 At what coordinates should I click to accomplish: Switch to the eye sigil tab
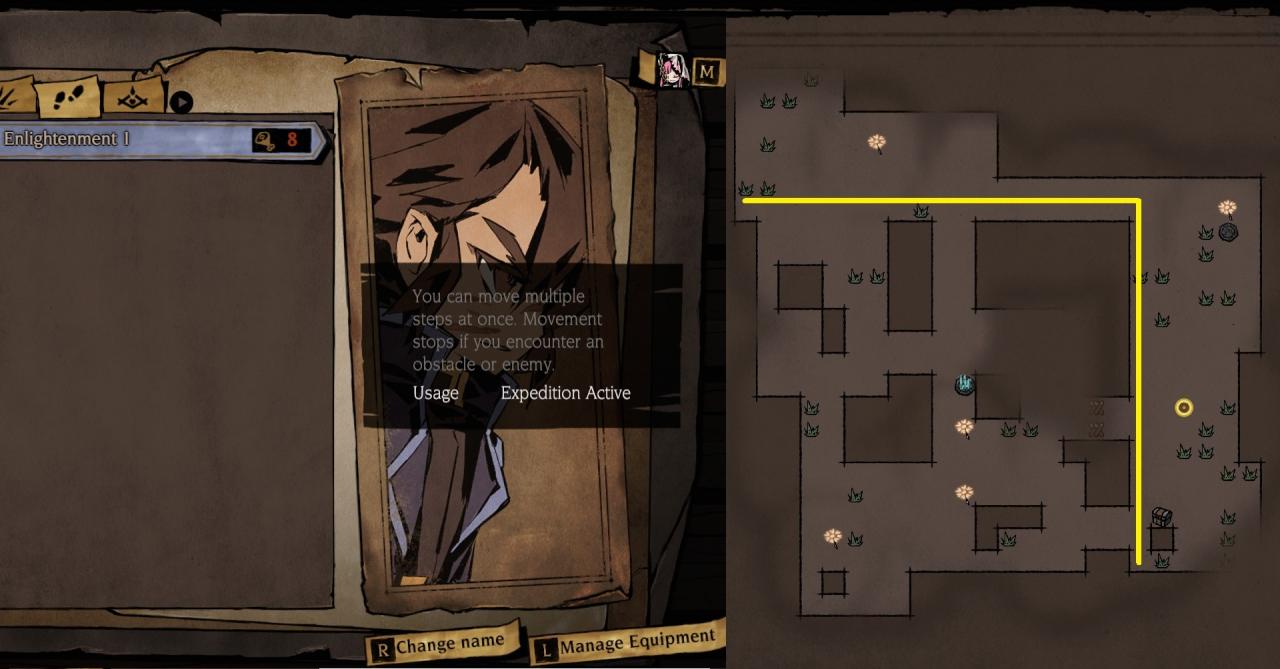(x=133, y=97)
